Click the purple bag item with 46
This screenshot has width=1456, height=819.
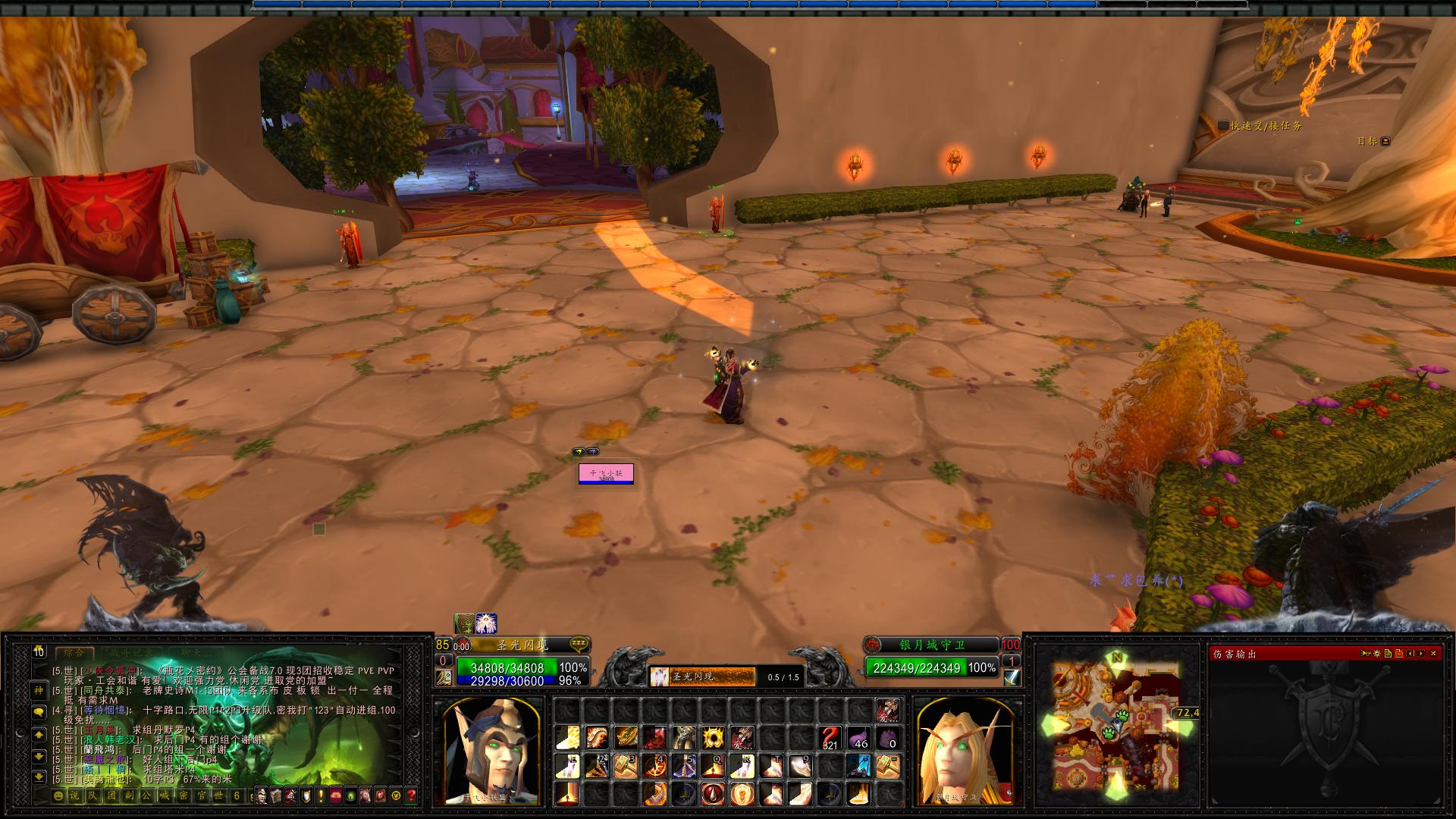(x=858, y=737)
